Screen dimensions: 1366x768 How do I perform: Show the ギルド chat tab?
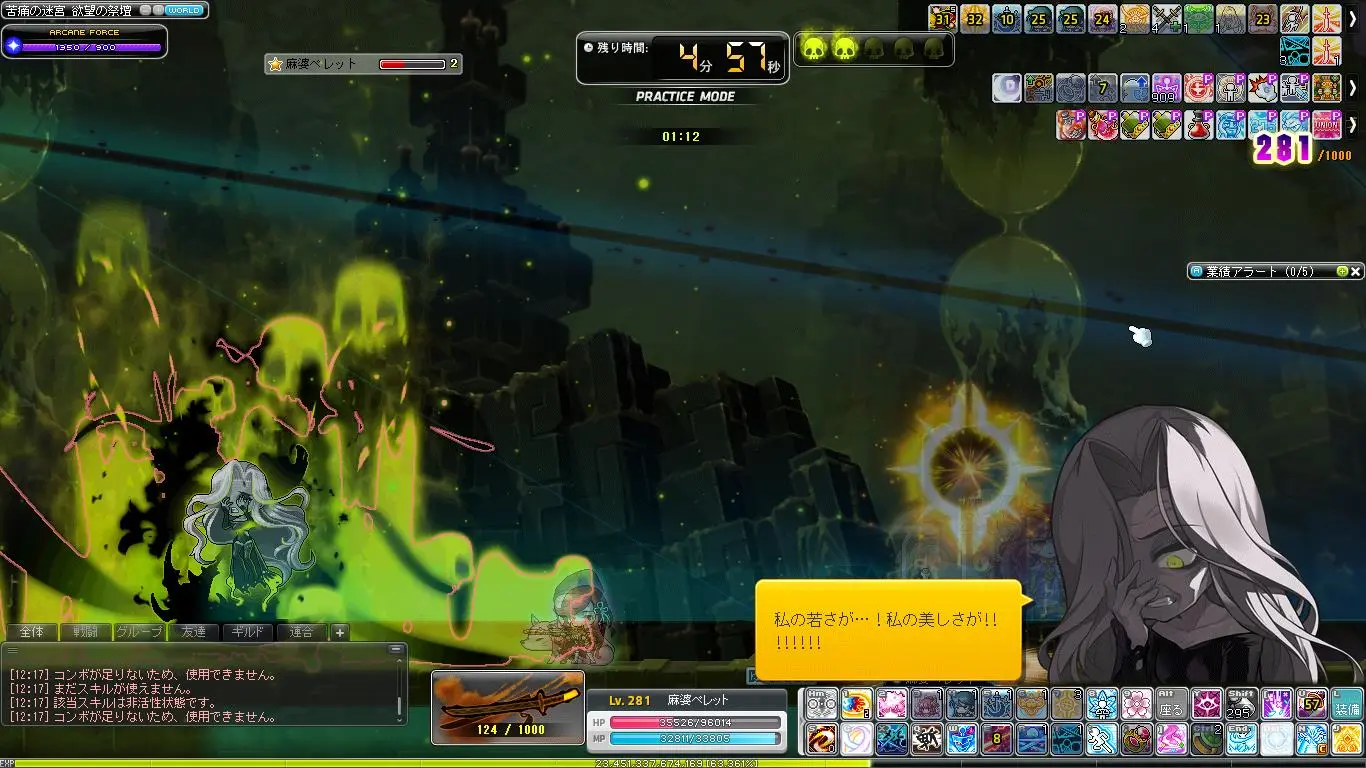click(247, 632)
